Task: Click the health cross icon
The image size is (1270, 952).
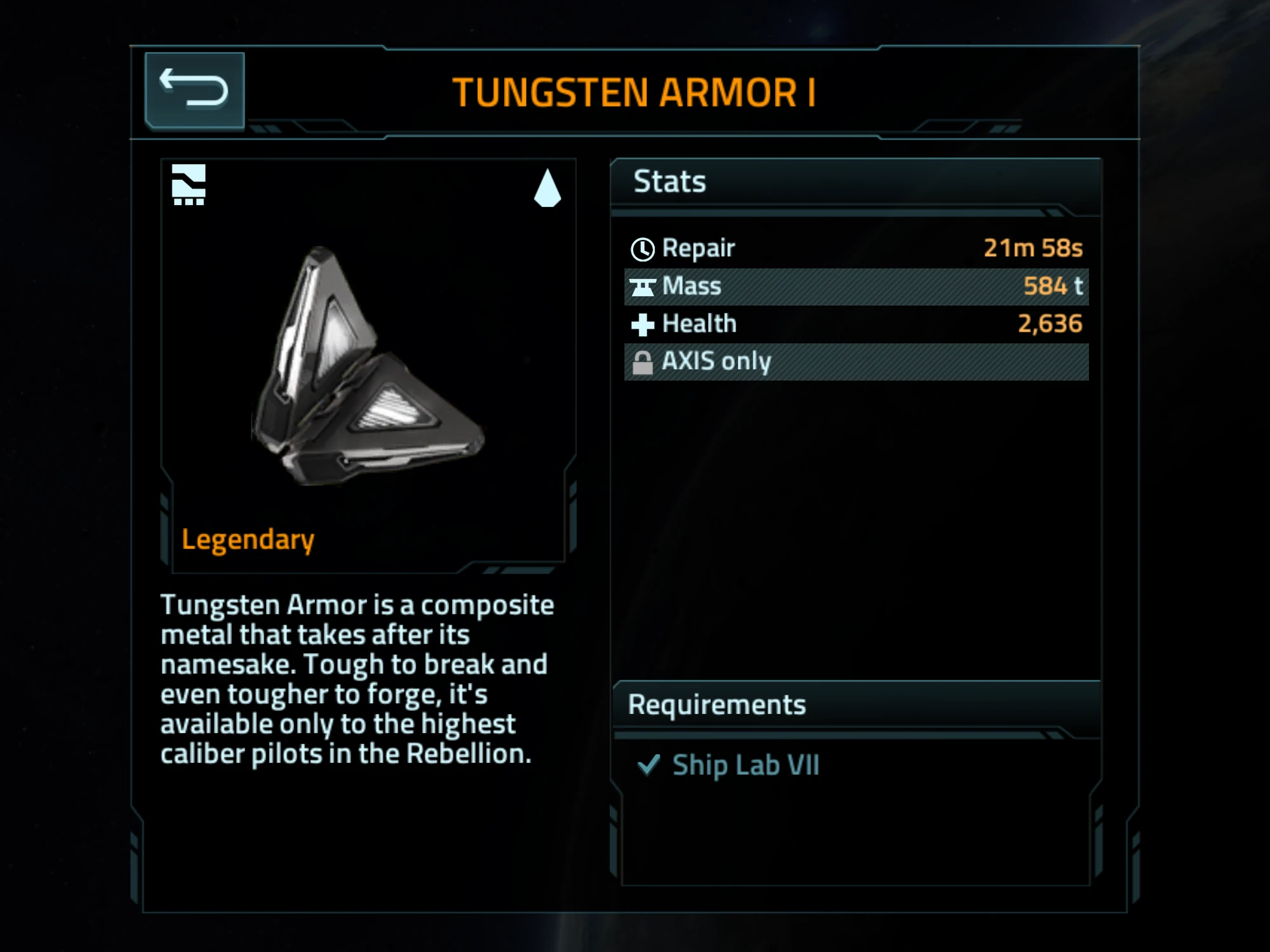Action: pyautogui.click(x=643, y=324)
